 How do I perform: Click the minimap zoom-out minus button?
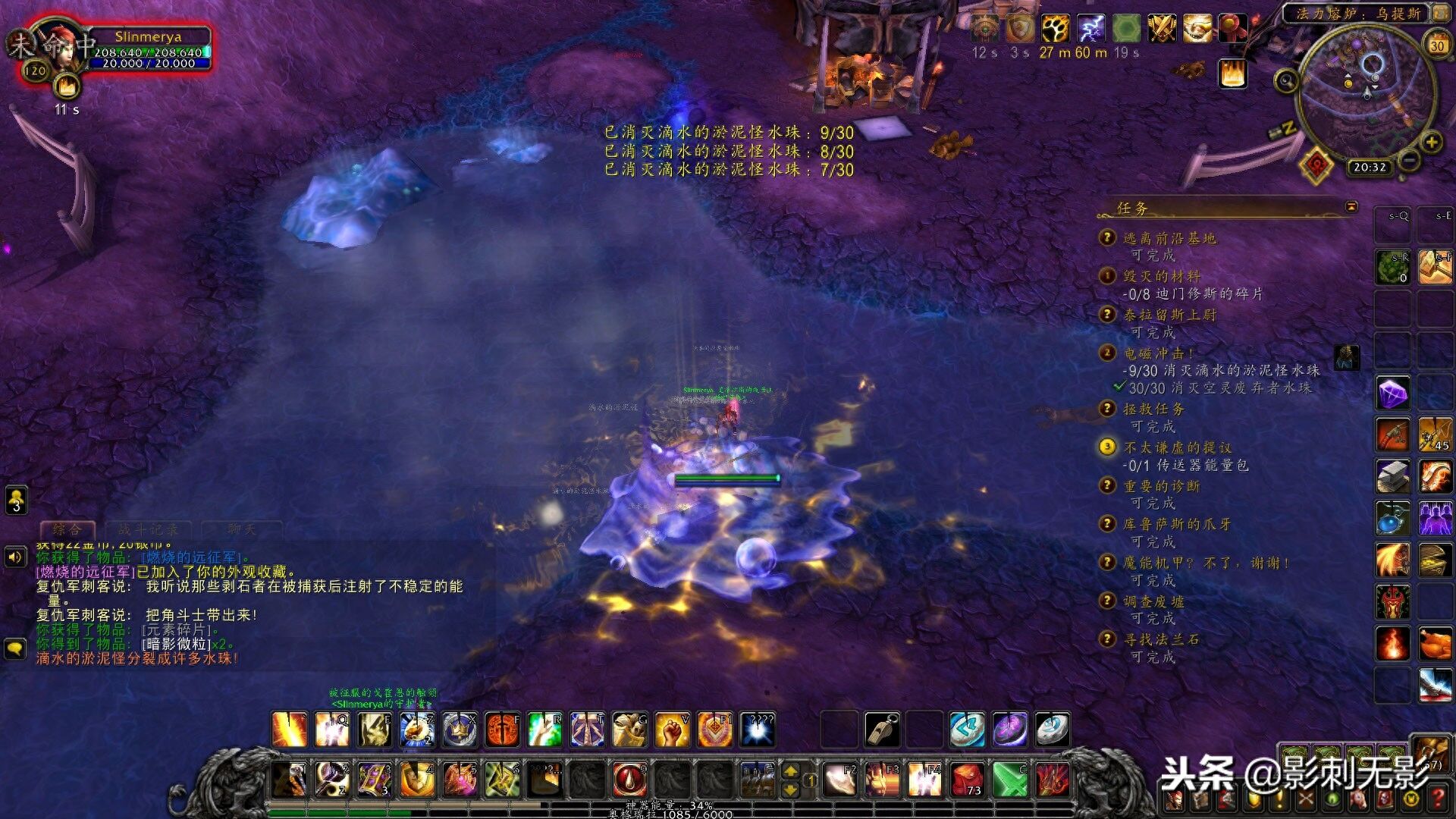pyautogui.click(x=1409, y=161)
